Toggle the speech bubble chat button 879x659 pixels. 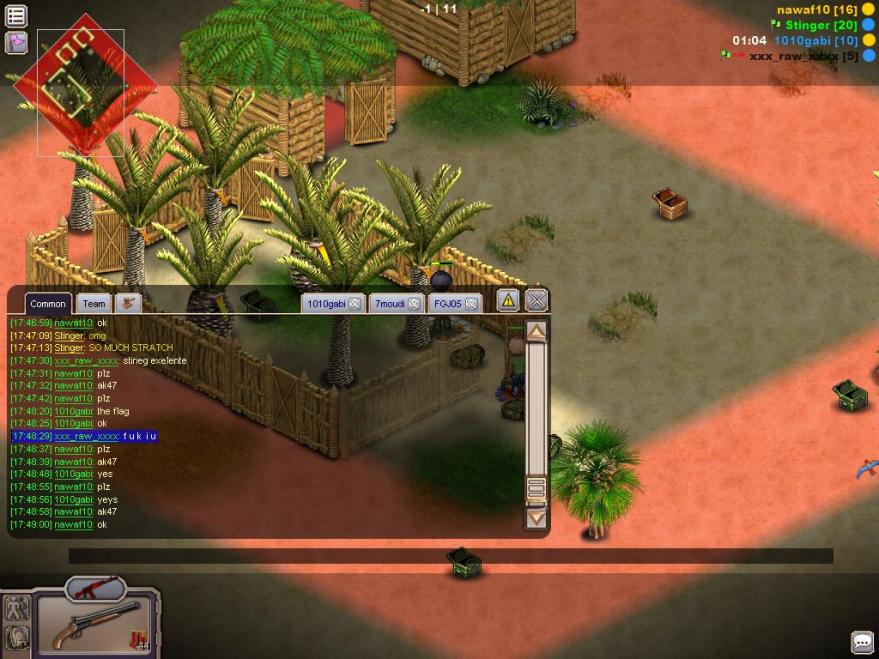point(862,641)
